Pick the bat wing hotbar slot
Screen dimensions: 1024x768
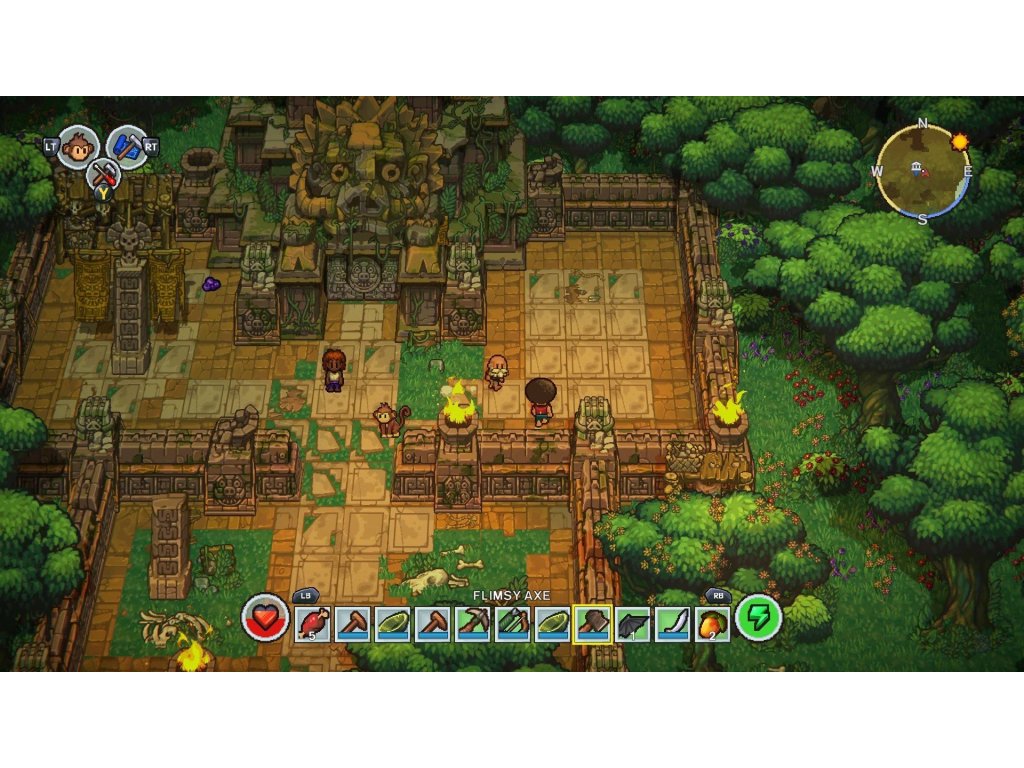coord(632,624)
